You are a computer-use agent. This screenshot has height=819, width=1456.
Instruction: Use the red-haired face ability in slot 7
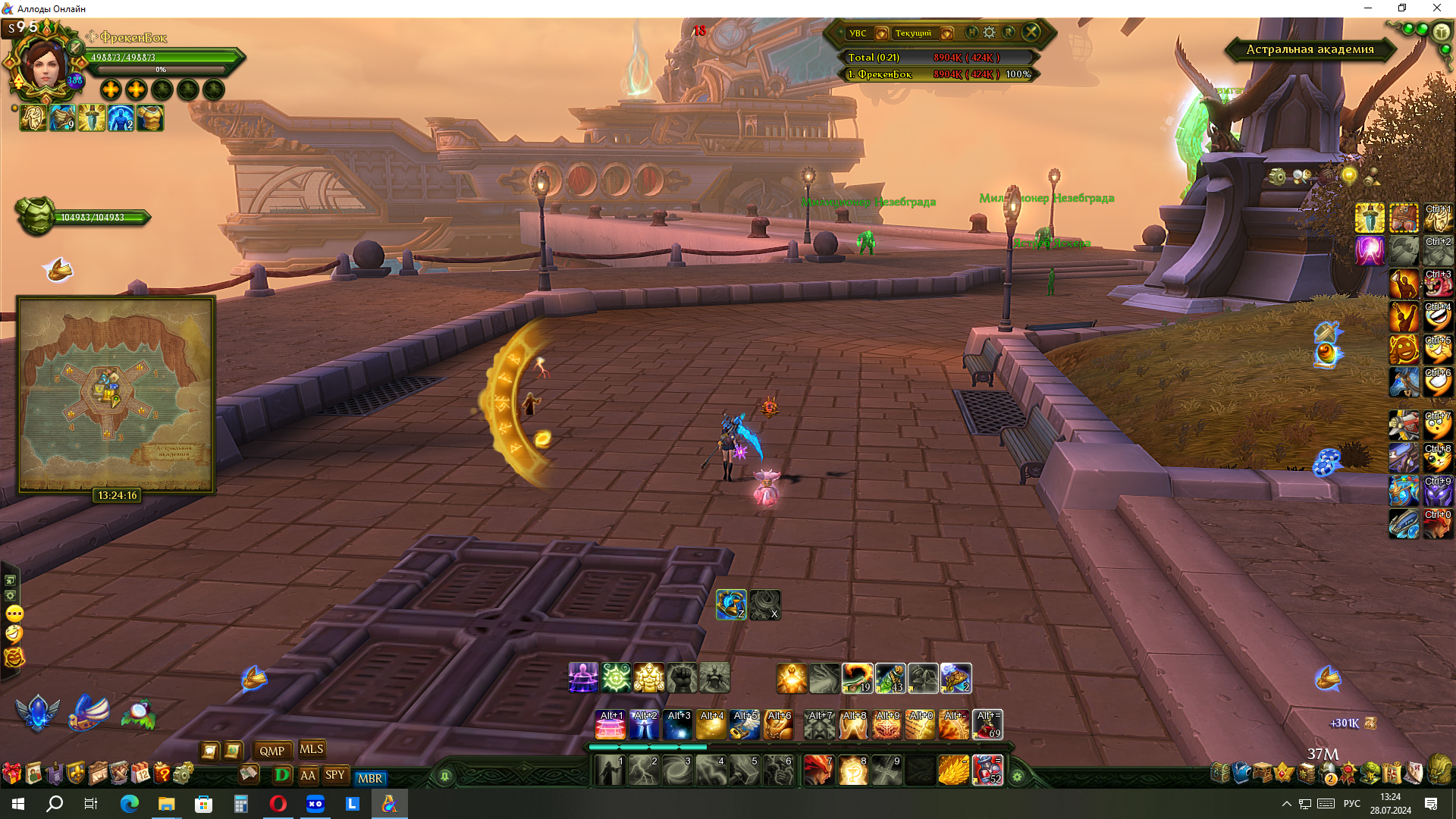point(819,770)
